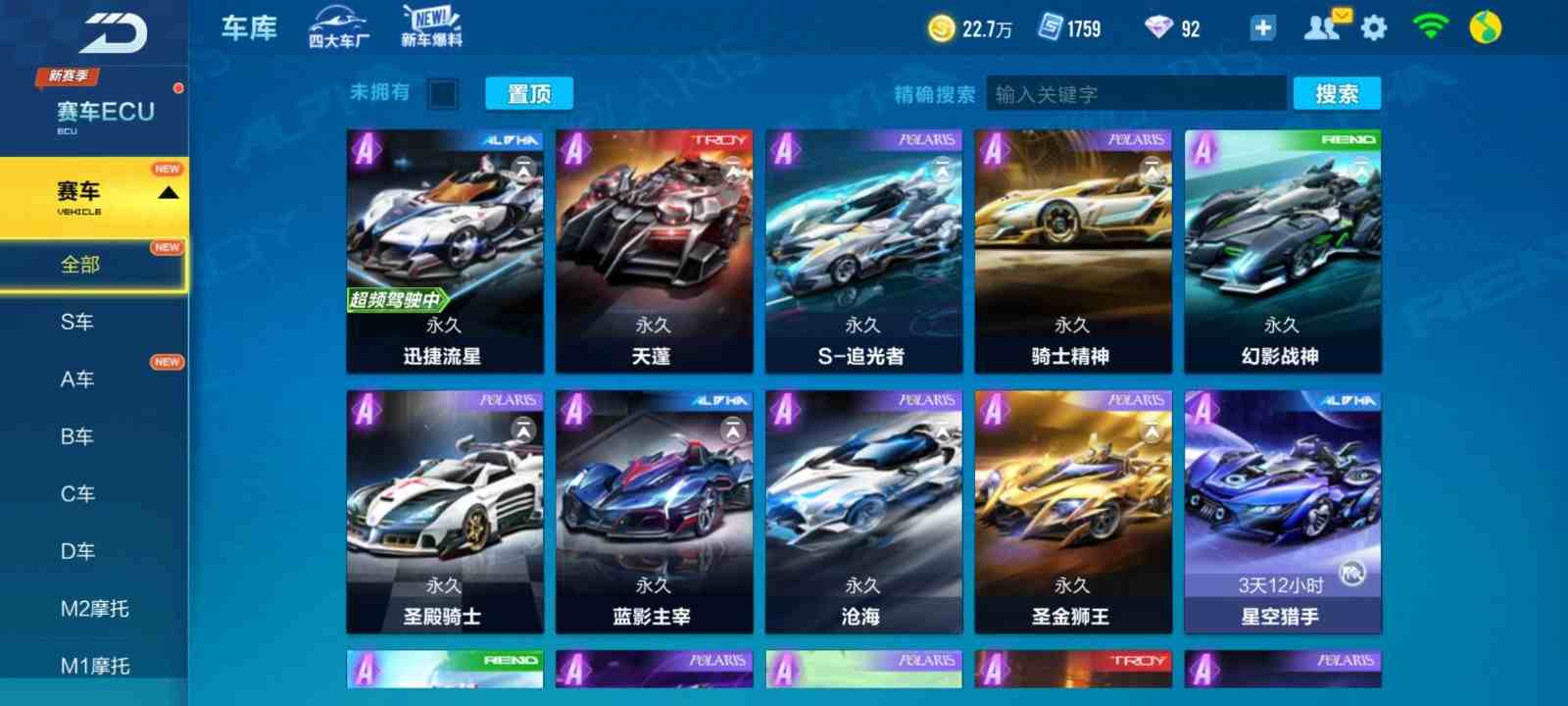Open the game settings gear

1375,27
